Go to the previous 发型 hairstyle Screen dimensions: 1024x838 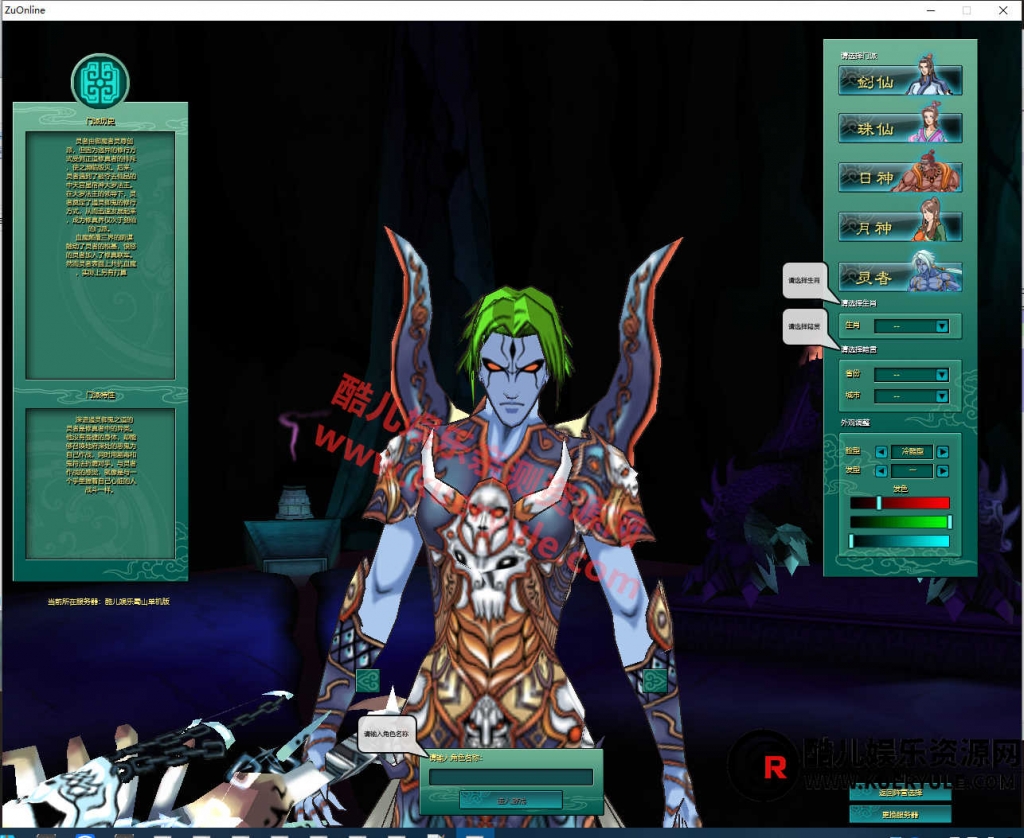tap(881, 470)
